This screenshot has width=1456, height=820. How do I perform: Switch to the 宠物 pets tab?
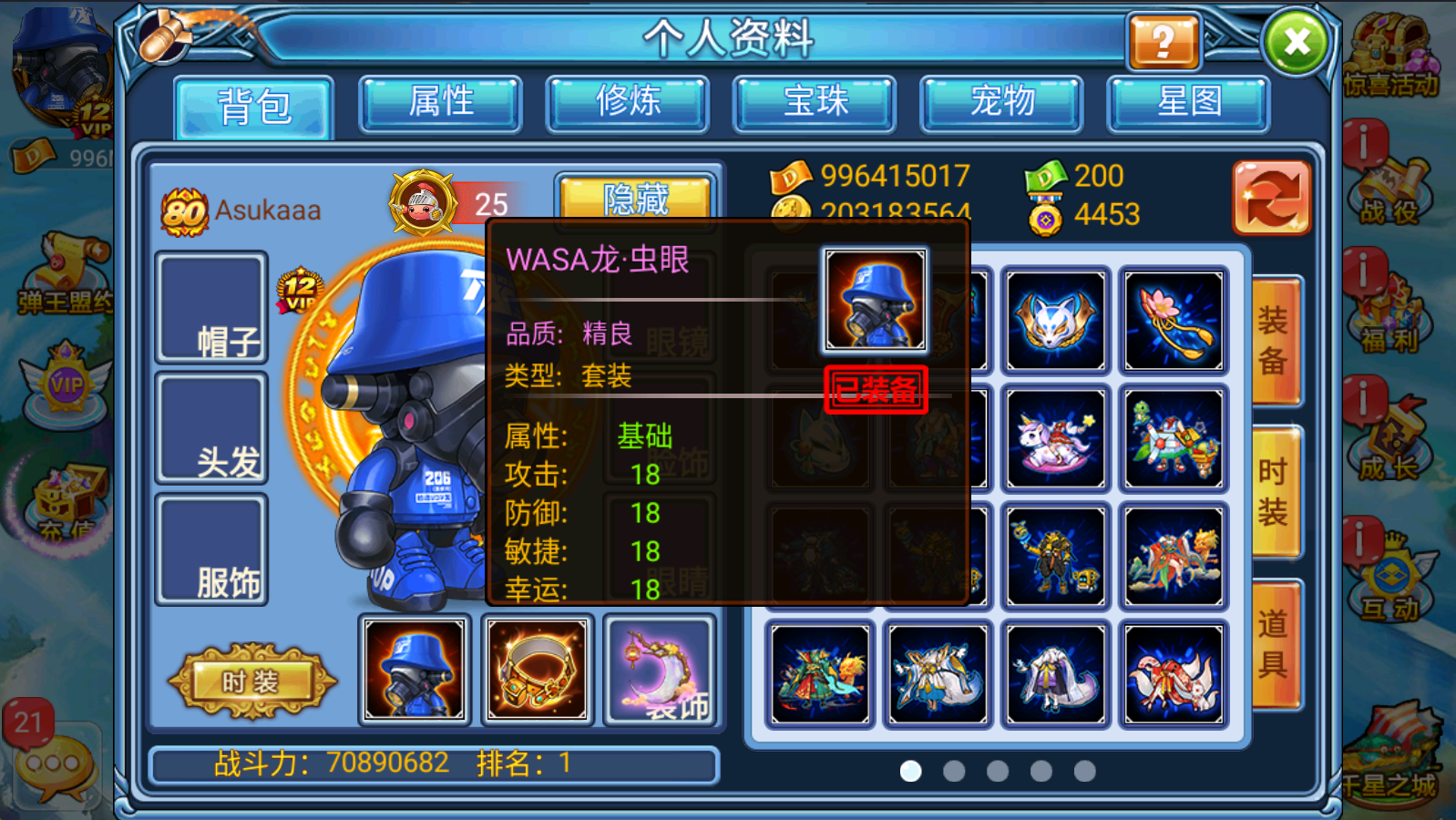pyautogui.click(x=1001, y=103)
